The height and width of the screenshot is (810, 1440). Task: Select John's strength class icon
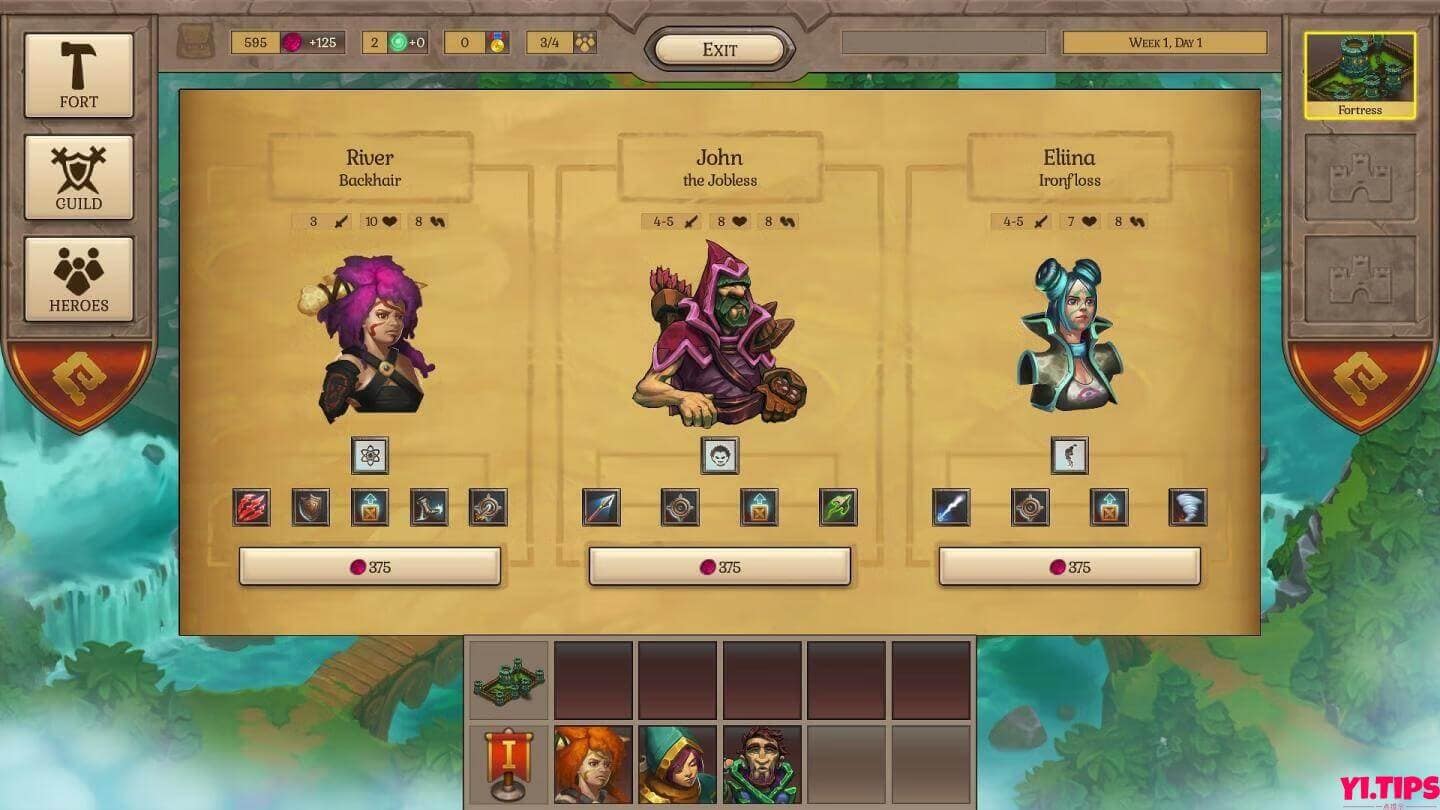[720, 456]
